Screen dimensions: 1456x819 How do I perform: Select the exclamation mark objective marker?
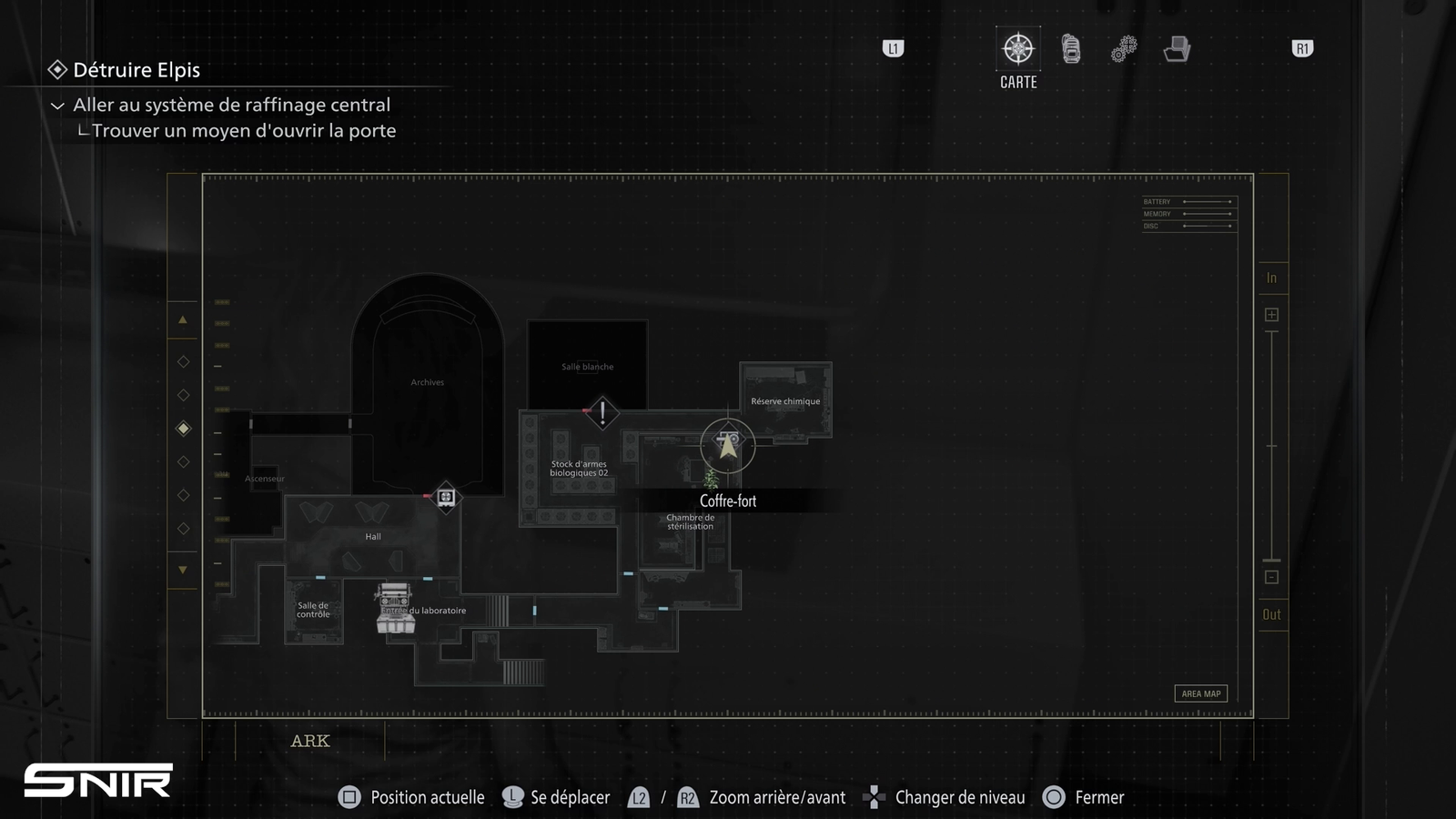coord(602,412)
